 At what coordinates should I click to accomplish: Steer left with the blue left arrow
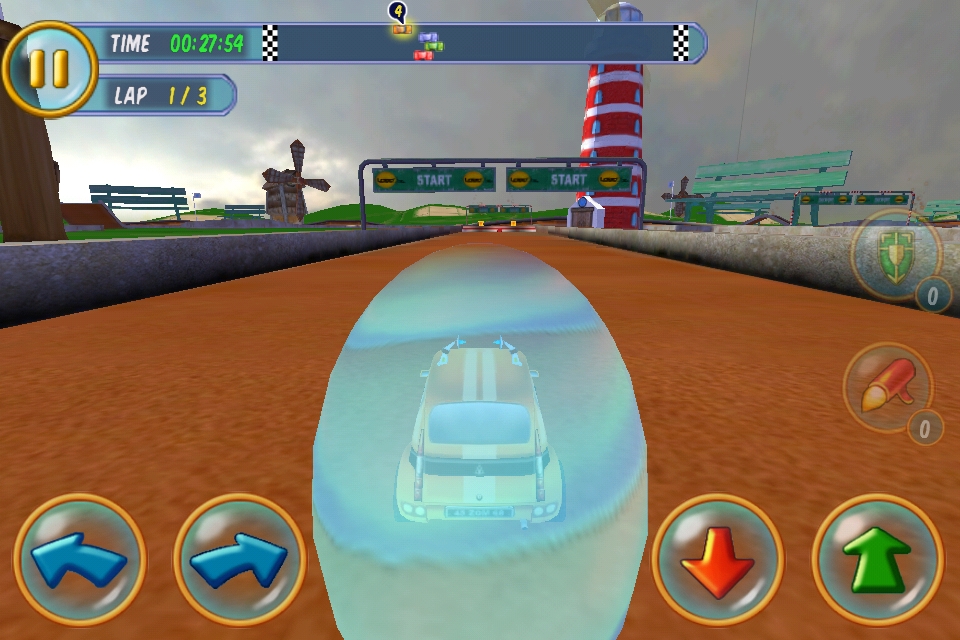click(80, 560)
